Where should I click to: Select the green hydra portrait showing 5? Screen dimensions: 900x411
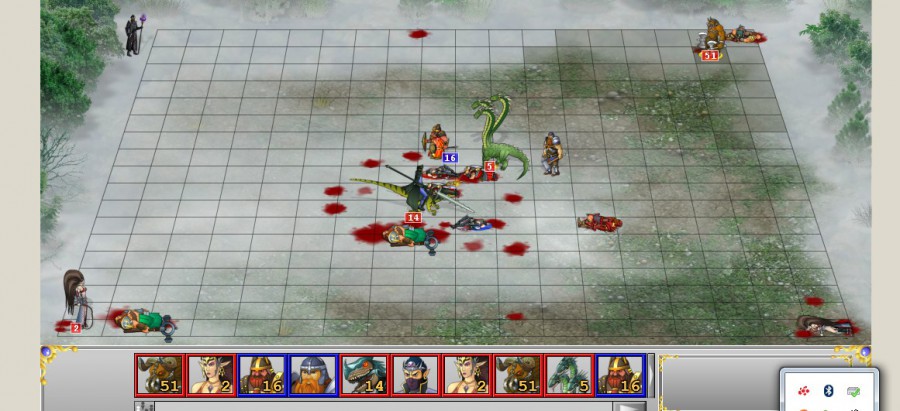point(568,375)
